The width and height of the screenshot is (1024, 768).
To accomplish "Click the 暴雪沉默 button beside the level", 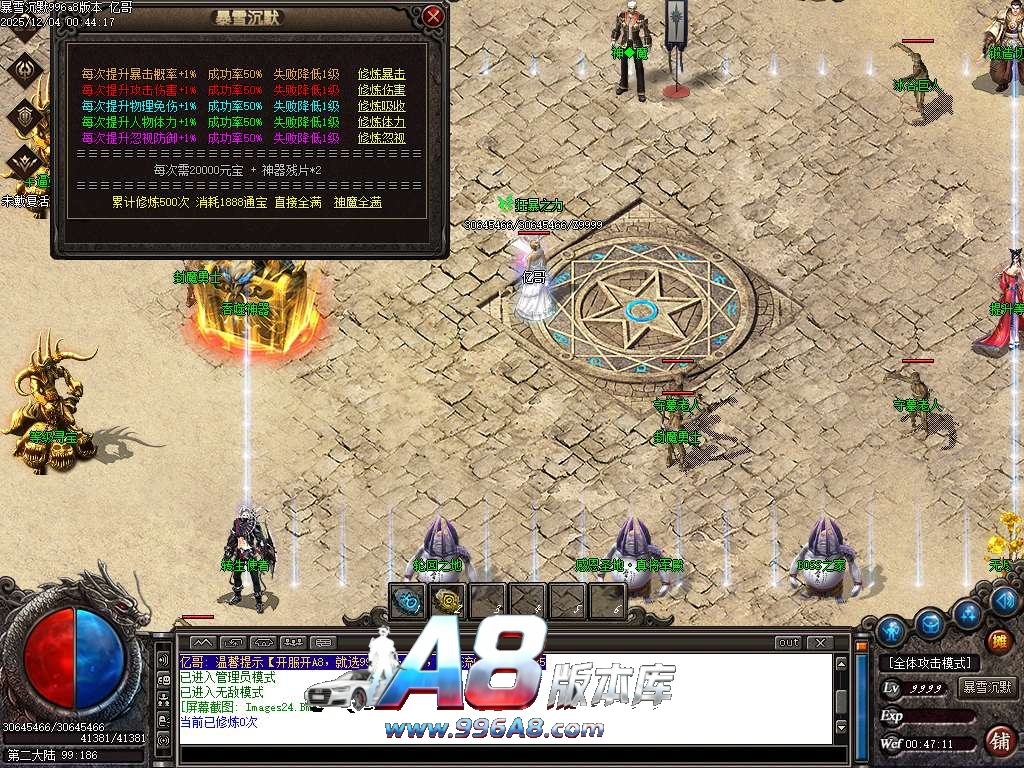I will (987, 688).
